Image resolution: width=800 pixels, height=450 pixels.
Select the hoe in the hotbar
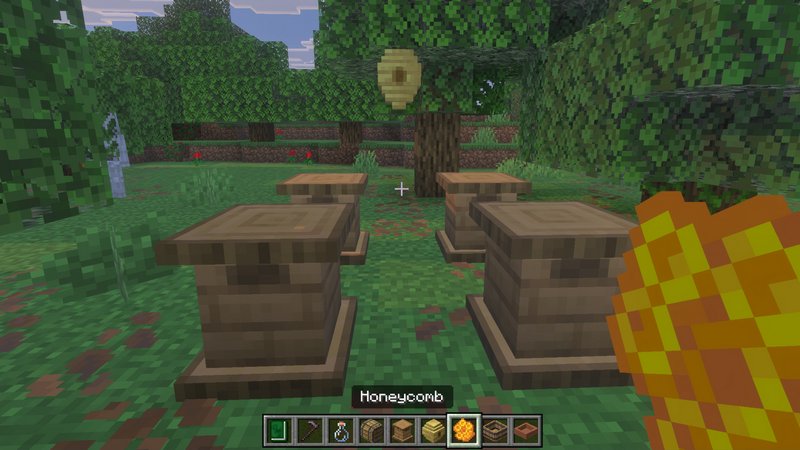click(x=309, y=430)
